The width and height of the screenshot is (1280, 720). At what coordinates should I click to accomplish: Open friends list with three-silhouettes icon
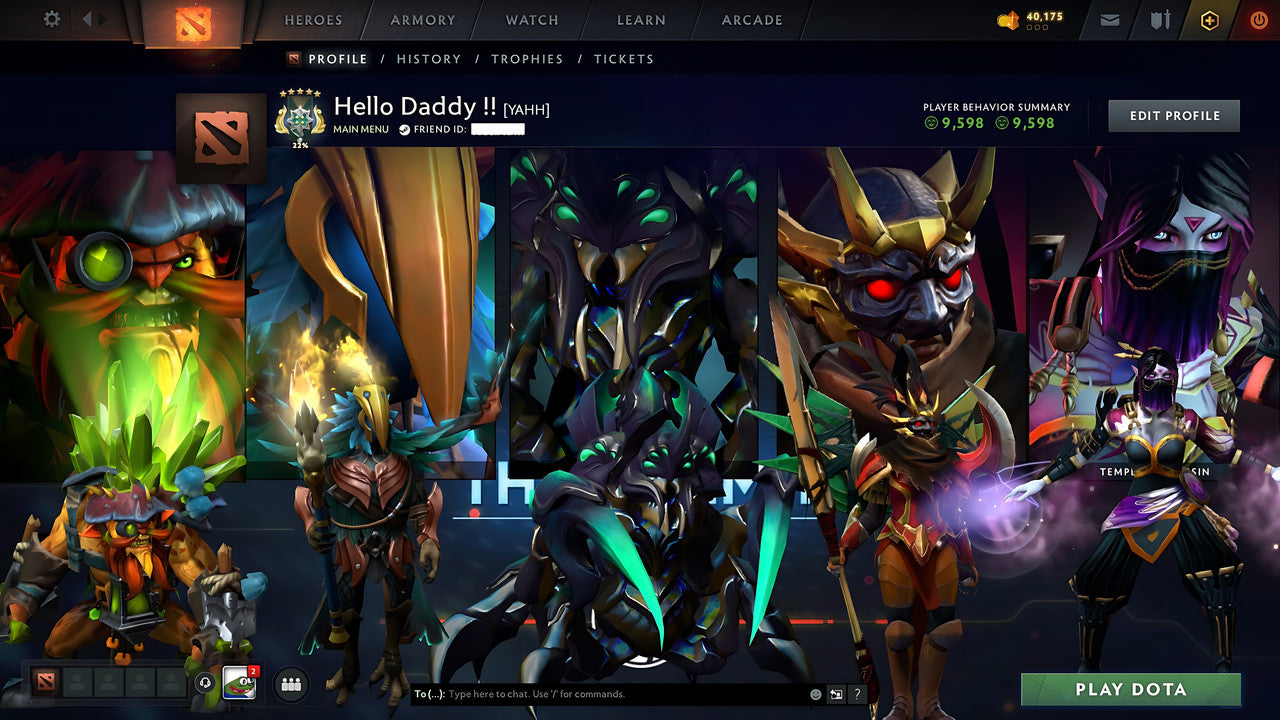290,682
